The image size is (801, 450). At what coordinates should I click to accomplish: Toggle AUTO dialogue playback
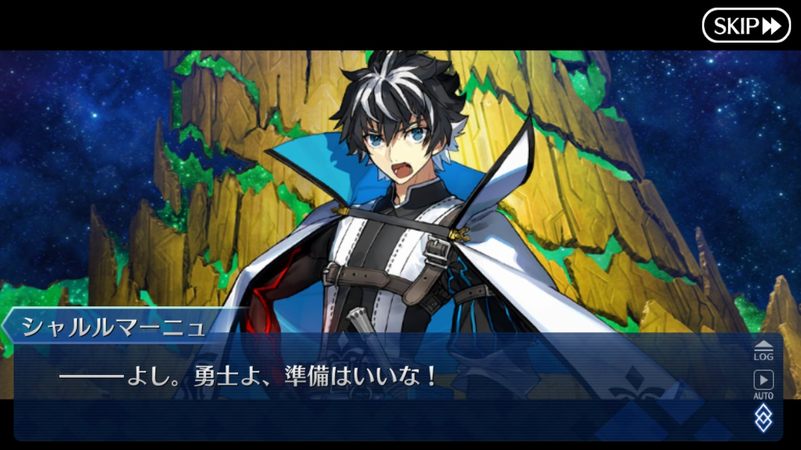(x=763, y=383)
